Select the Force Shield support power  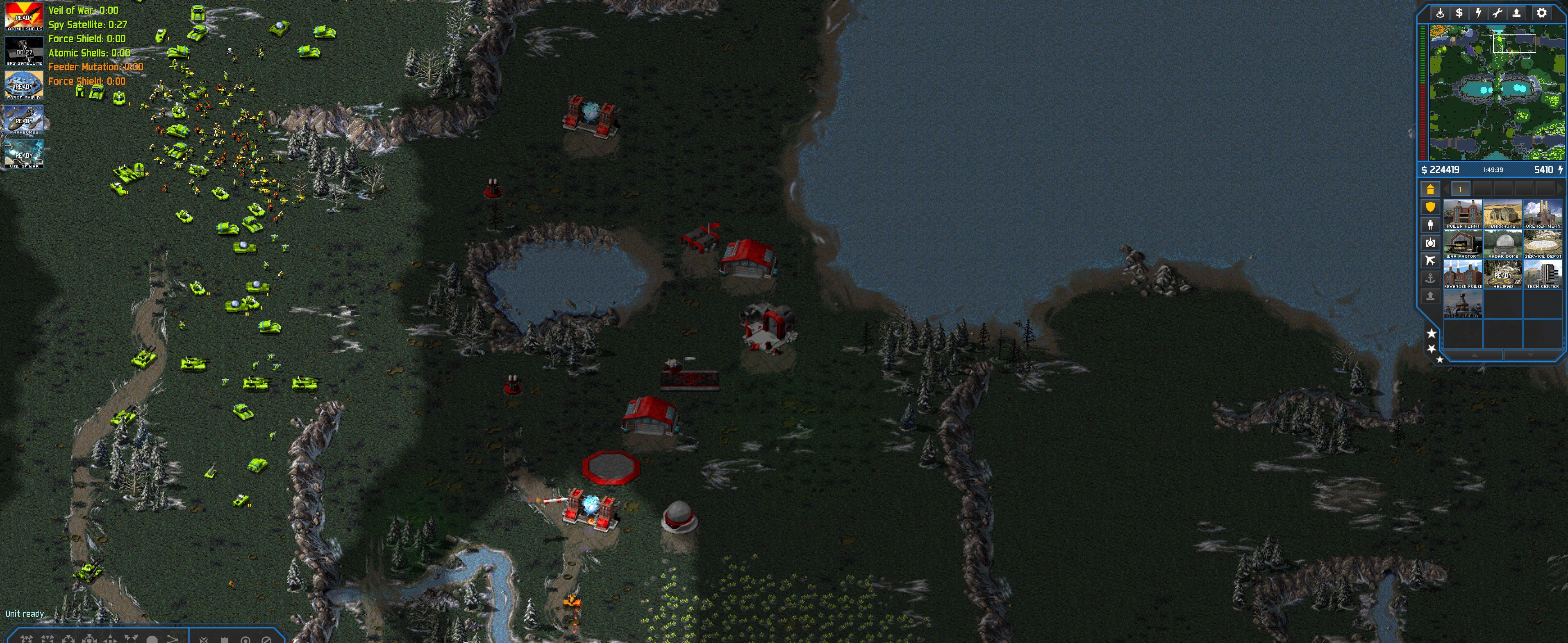(24, 85)
